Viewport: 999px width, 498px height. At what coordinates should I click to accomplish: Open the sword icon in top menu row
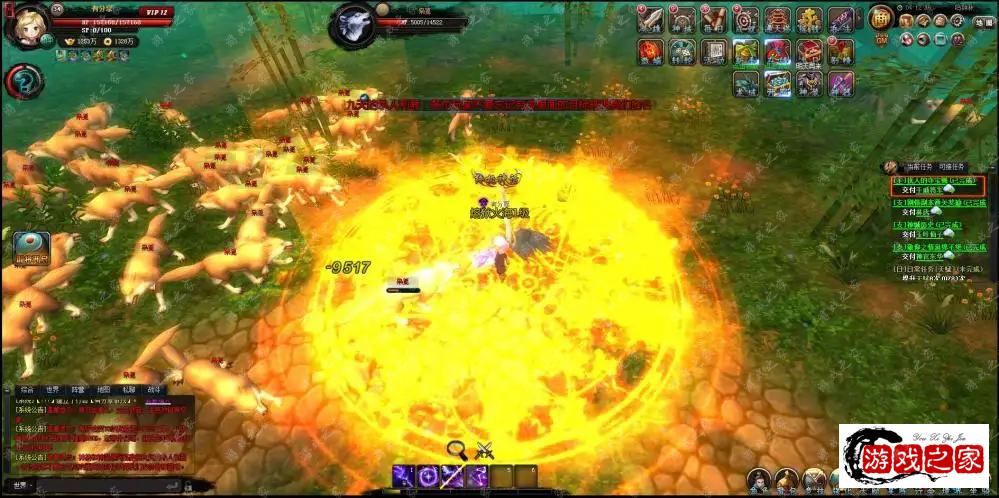651,19
